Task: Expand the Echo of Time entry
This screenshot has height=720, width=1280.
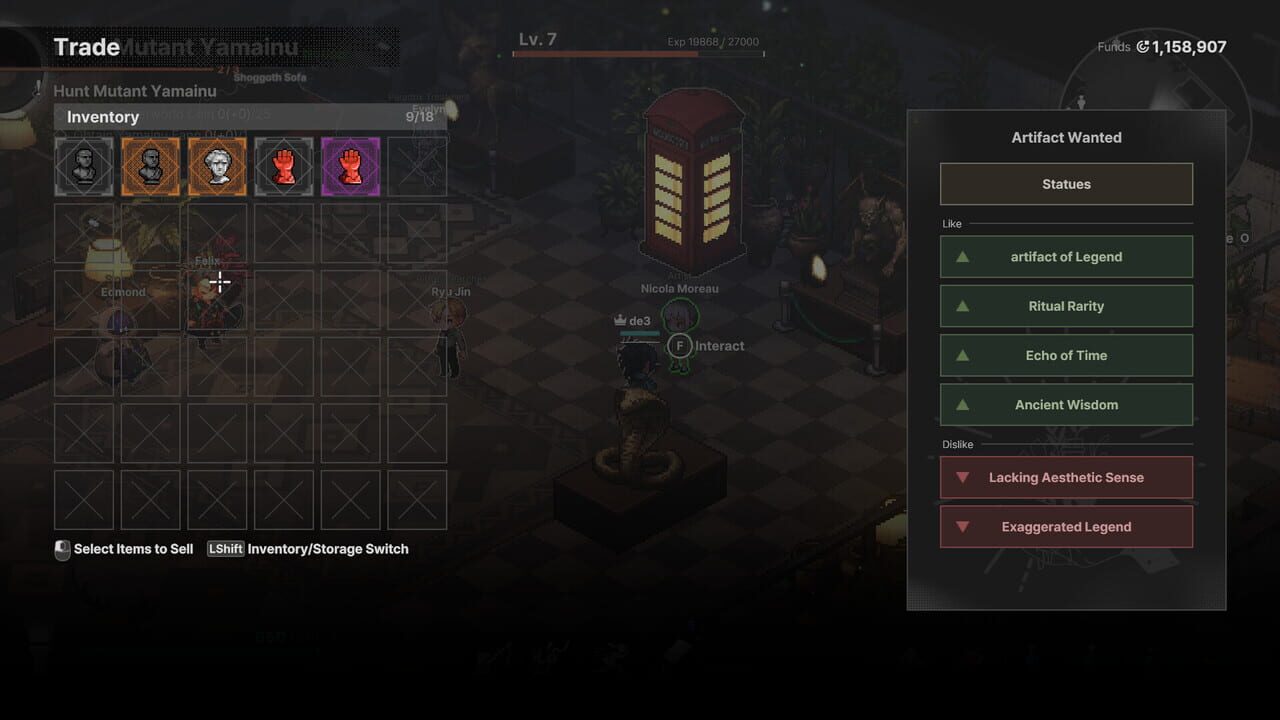Action: [1066, 355]
